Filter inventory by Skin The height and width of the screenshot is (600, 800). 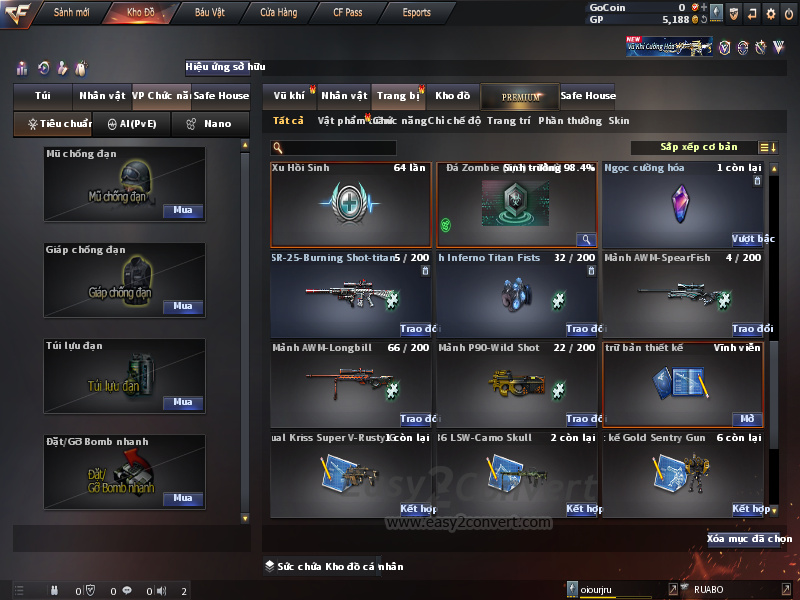pos(619,121)
